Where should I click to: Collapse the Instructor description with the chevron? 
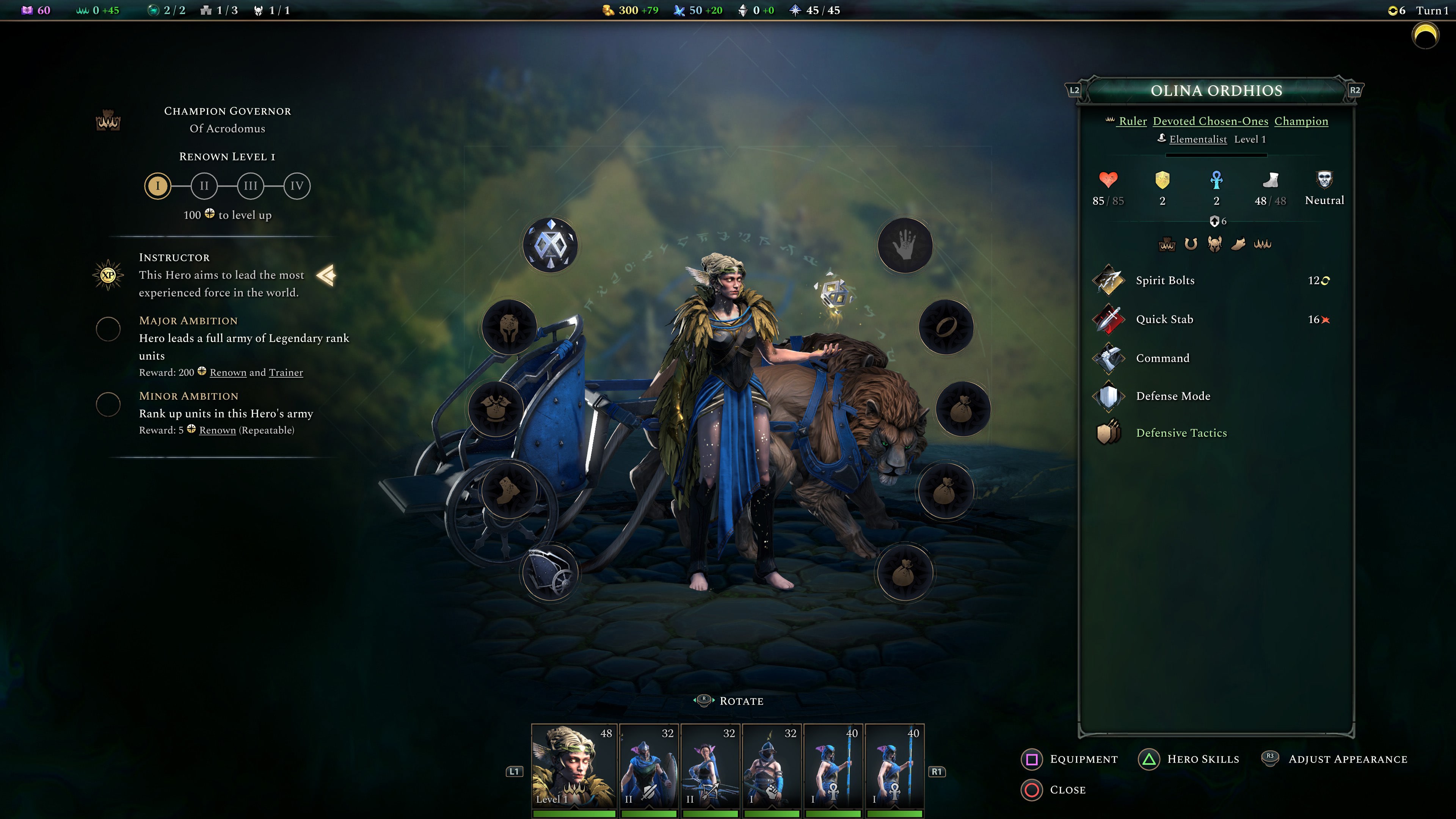(x=326, y=275)
